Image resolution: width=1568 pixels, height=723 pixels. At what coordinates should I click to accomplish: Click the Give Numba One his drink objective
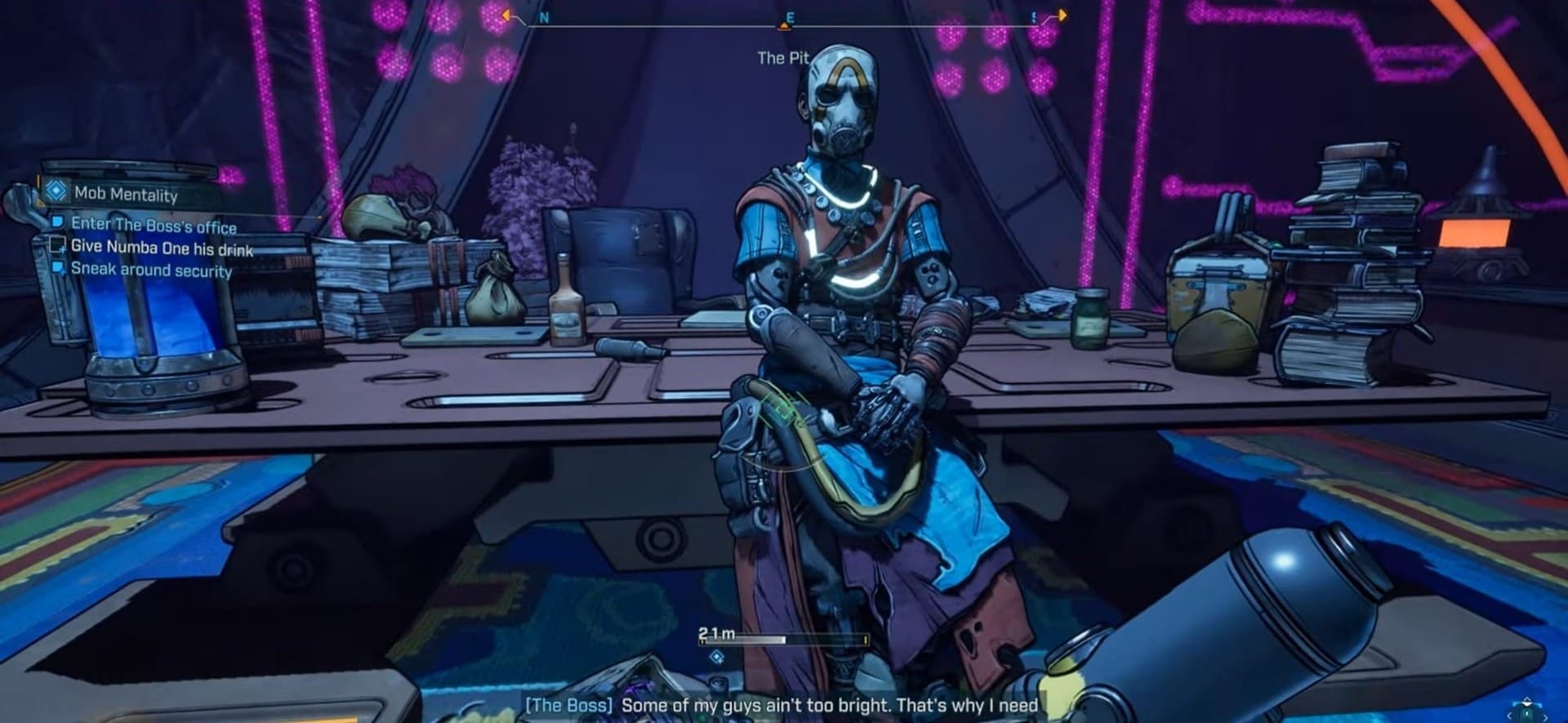click(162, 248)
